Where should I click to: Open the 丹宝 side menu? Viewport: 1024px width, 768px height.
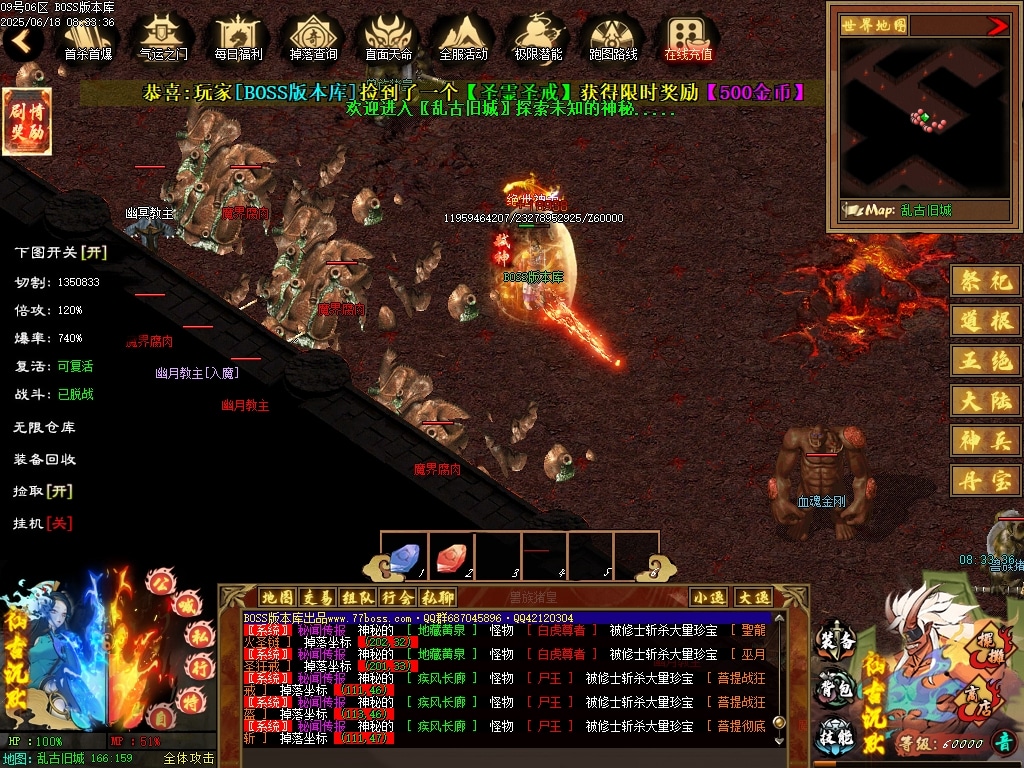986,480
